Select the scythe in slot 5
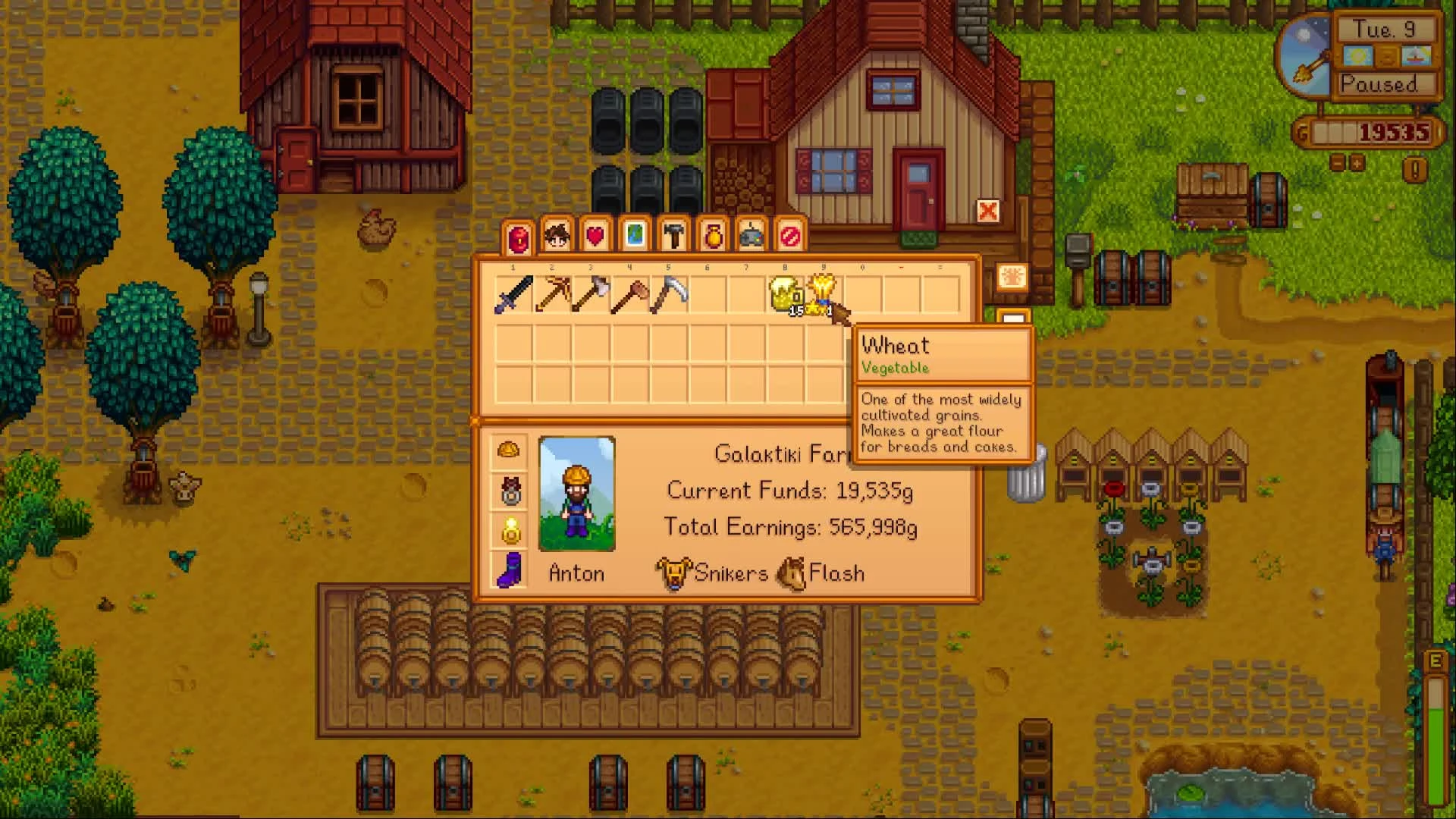The image size is (1456, 819). click(667, 296)
